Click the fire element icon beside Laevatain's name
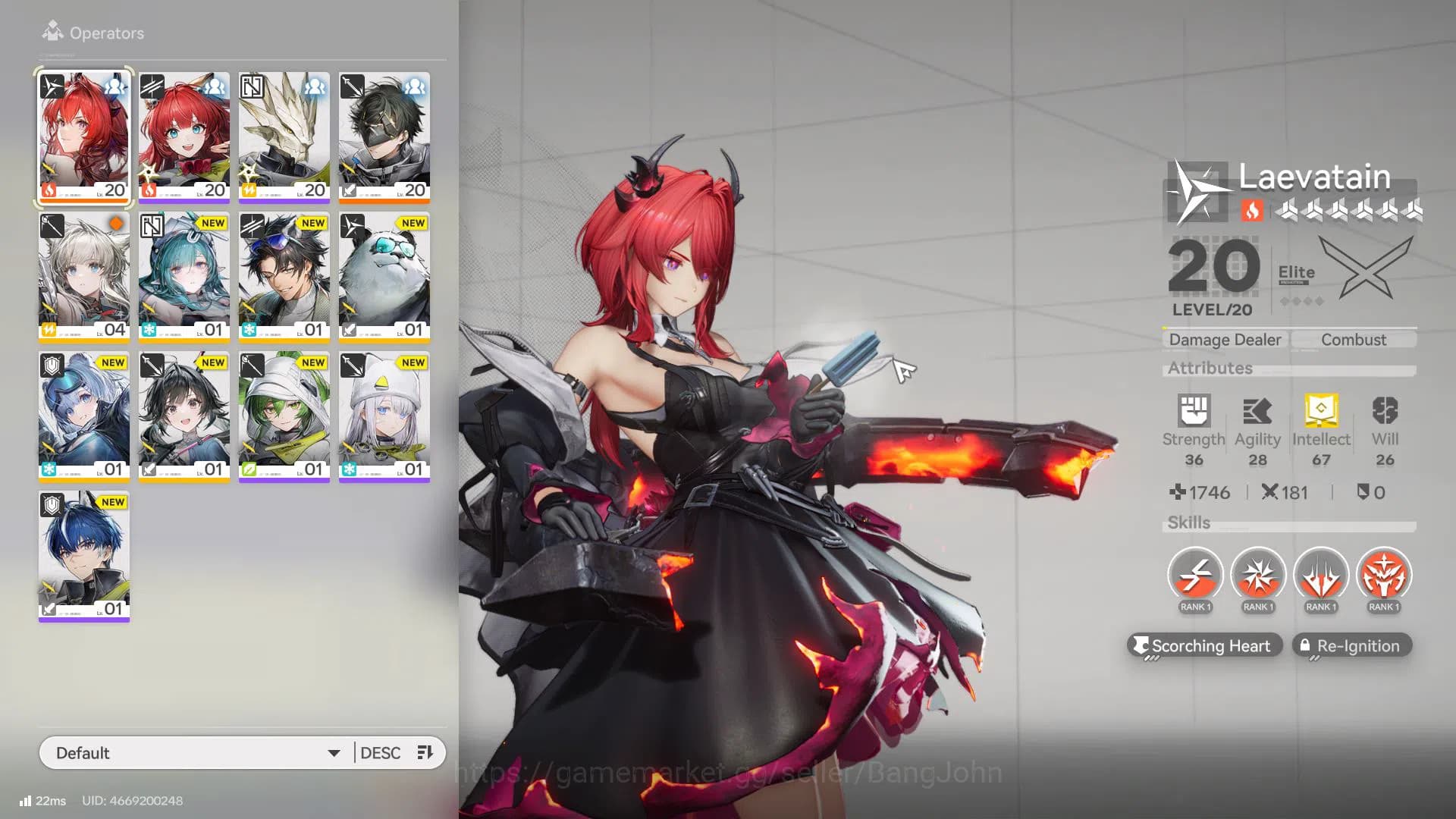 [1252, 212]
